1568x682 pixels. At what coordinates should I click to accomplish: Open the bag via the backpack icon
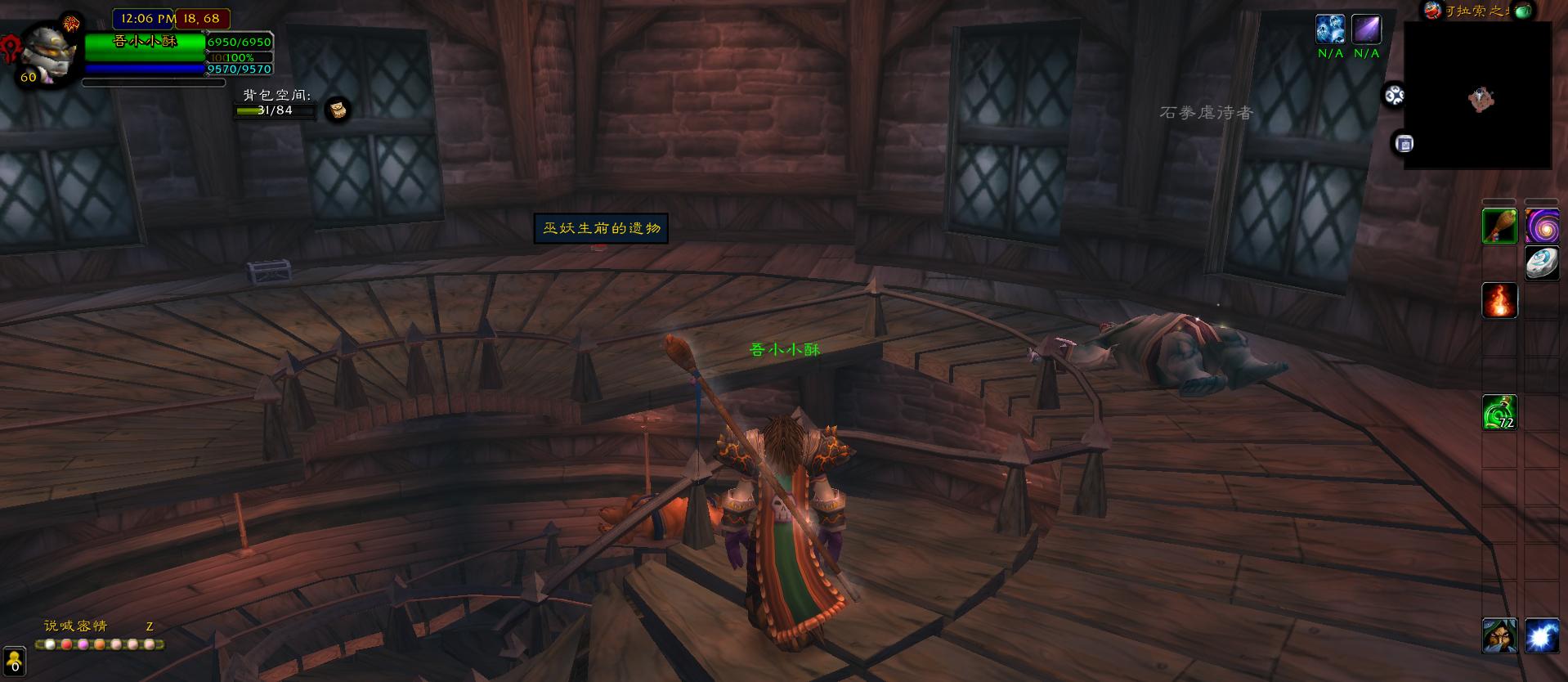click(x=338, y=110)
